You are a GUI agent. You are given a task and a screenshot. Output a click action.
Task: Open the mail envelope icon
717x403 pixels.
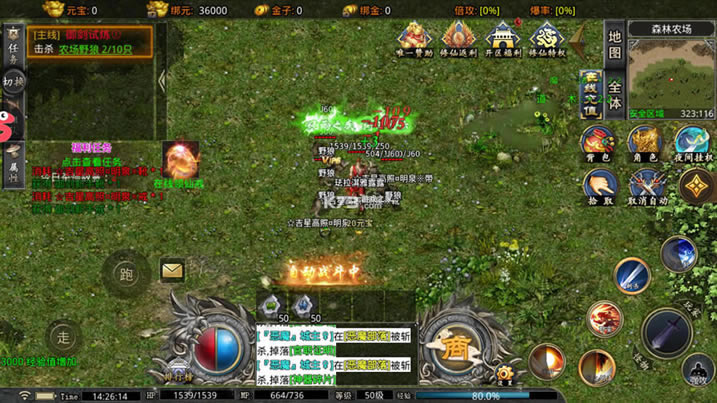pyautogui.click(x=172, y=270)
